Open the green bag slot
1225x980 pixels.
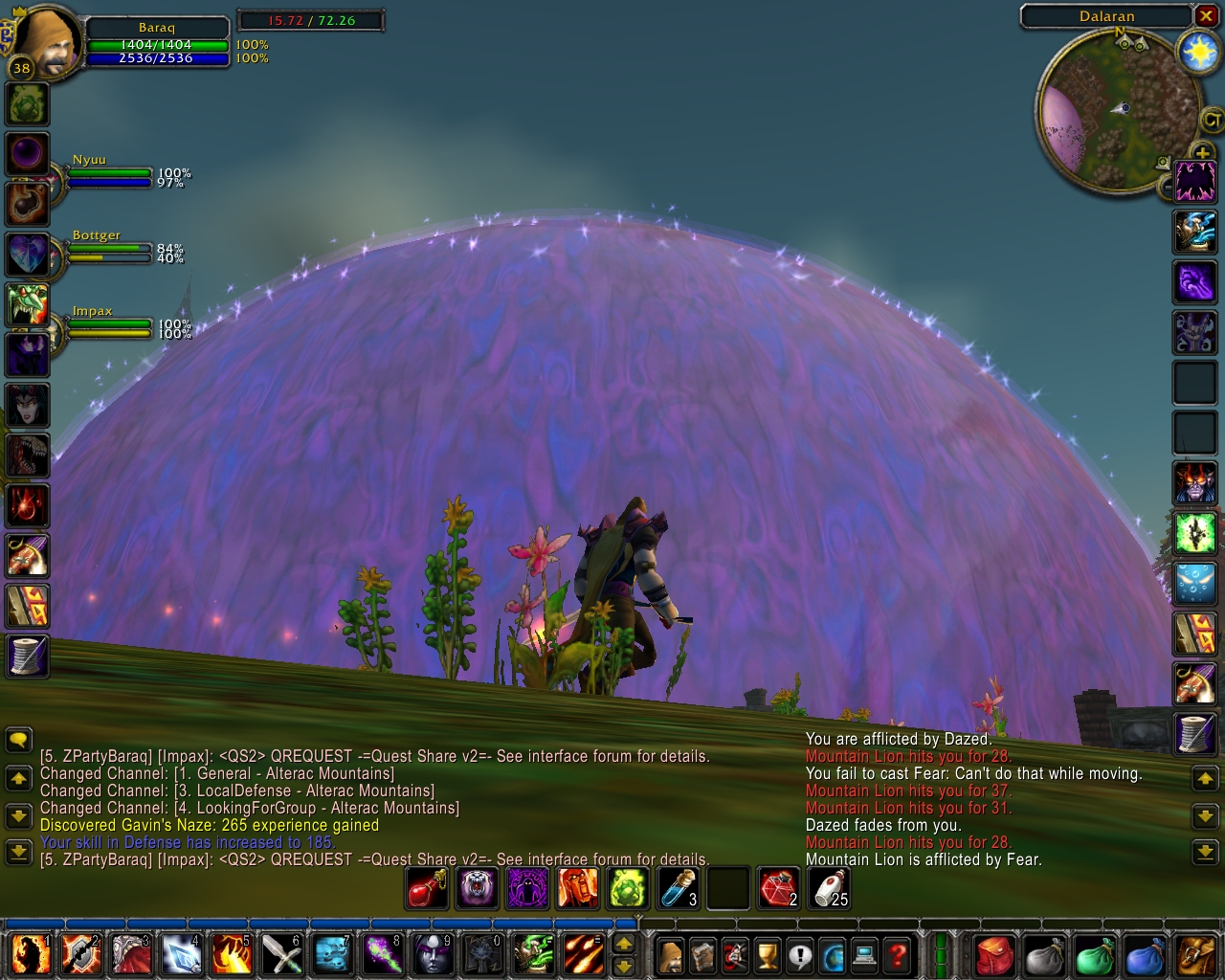point(1094,955)
